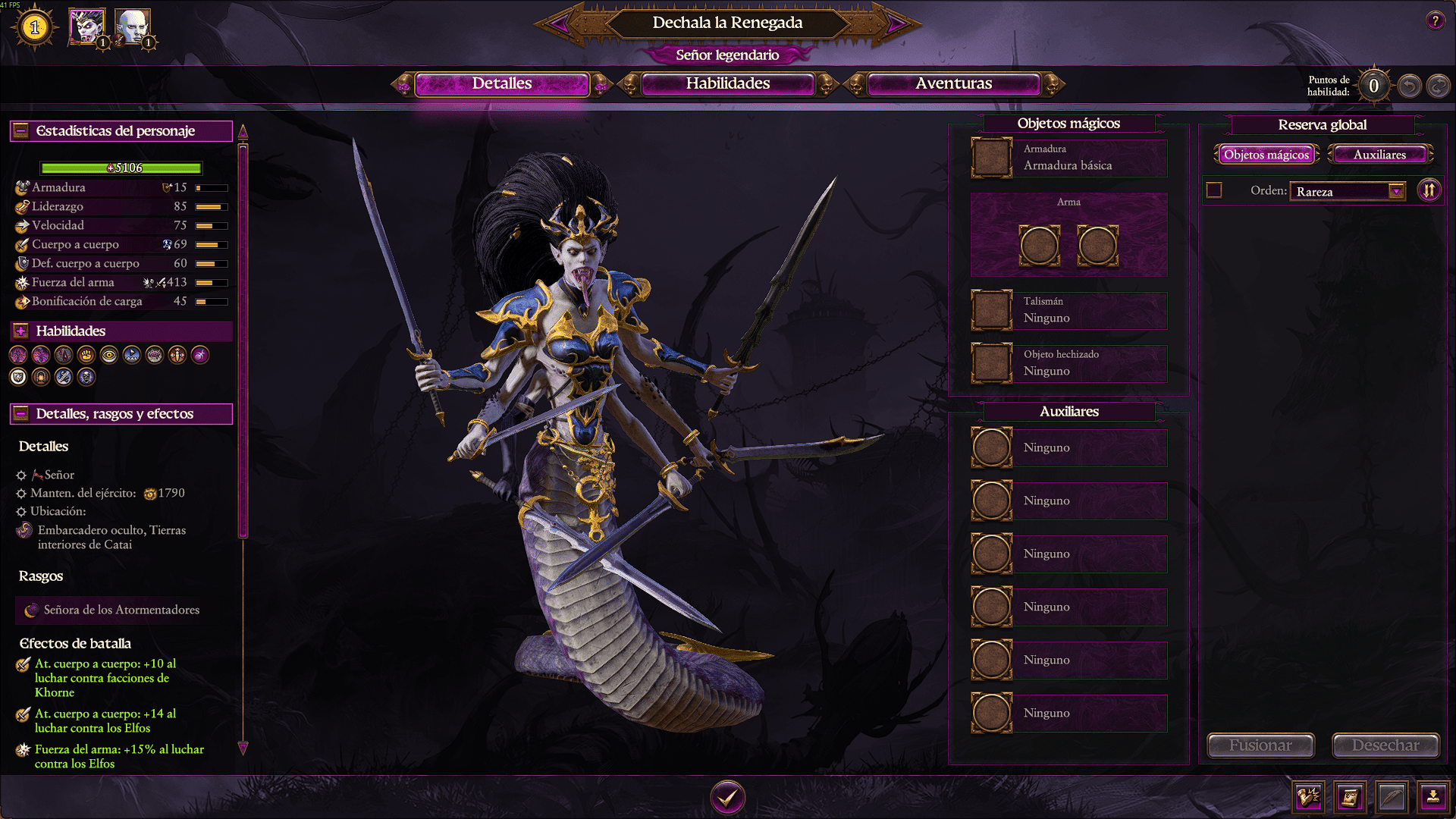This screenshot has height=819, width=1456.
Task: Collapse Detalles, rasgos y efectos section
Action: (21, 414)
